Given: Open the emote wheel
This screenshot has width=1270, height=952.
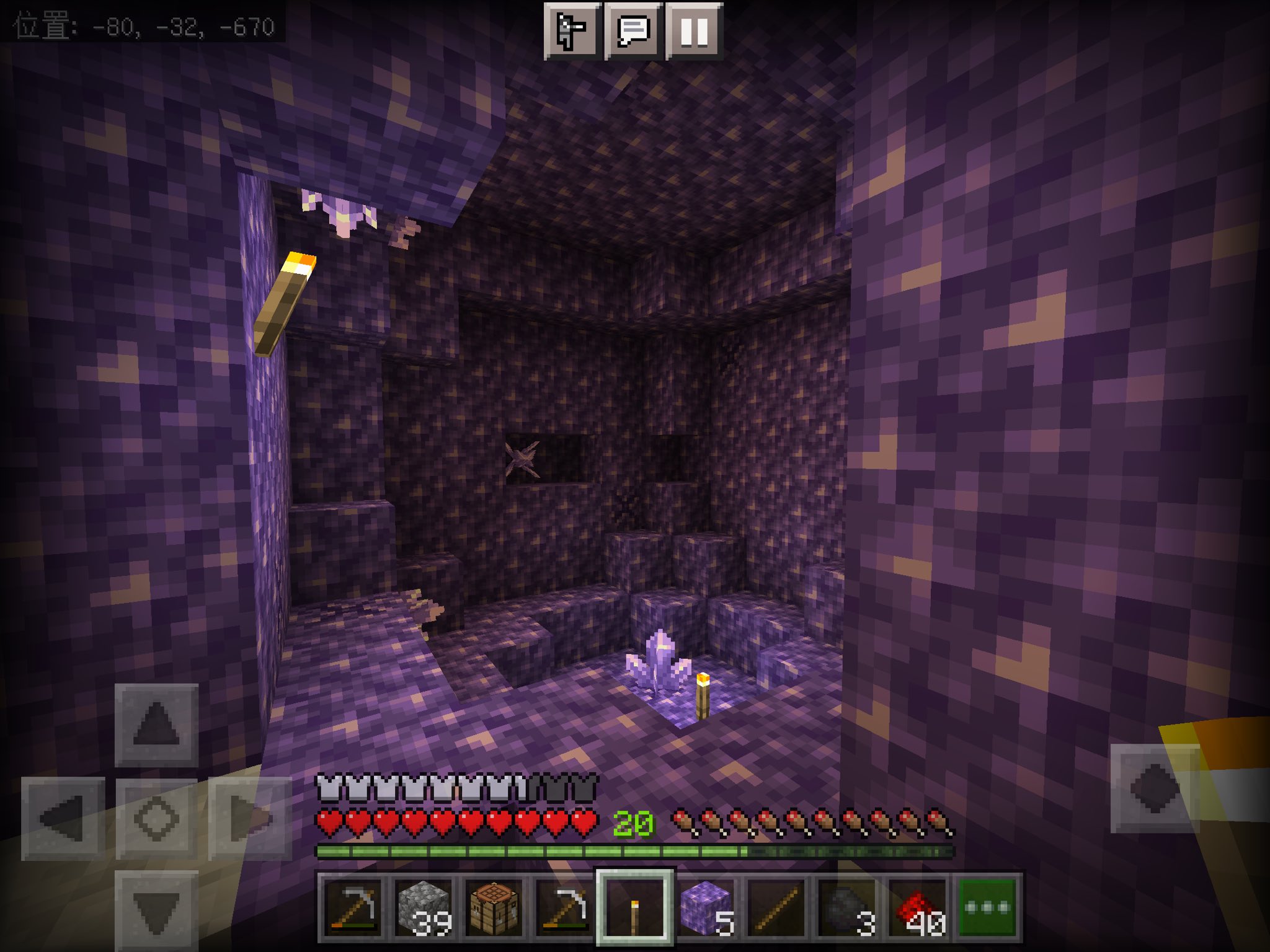Looking at the screenshot, I should [x=571, y=29].
